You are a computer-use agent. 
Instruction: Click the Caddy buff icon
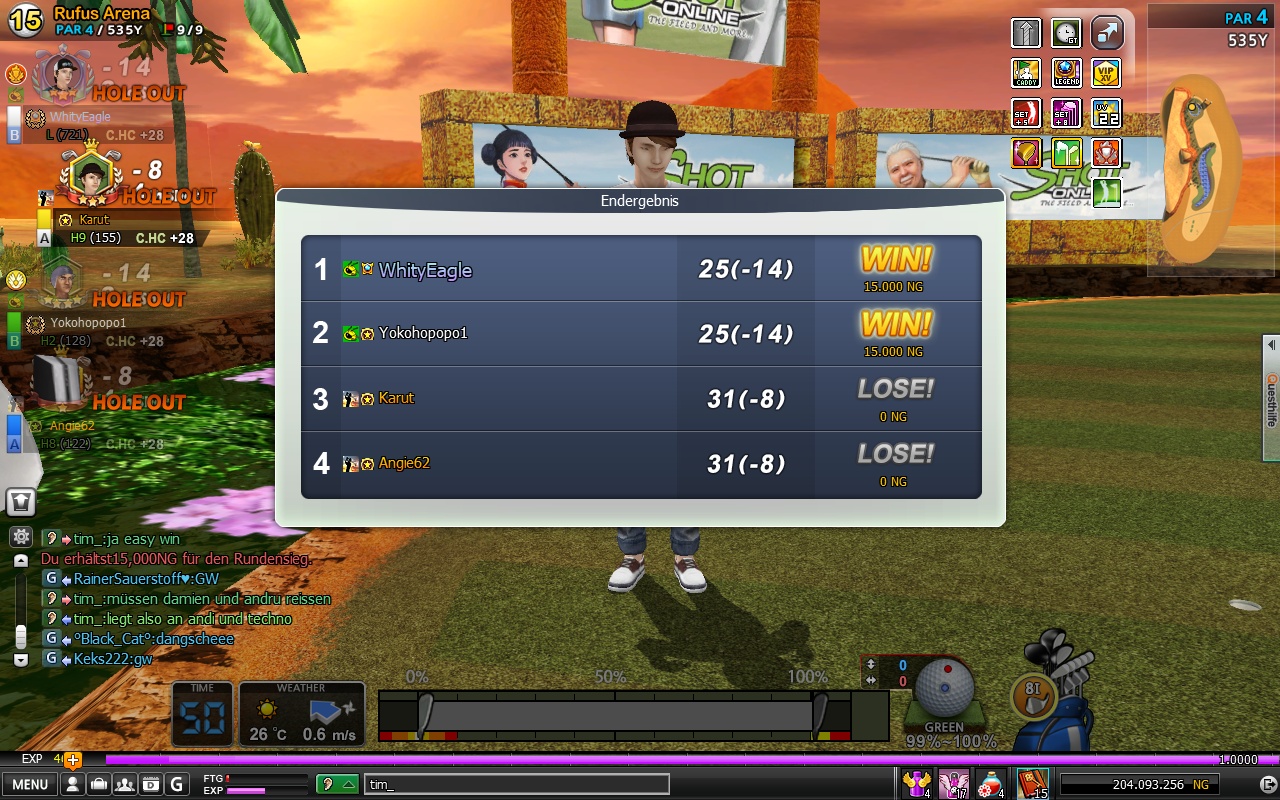(x=1026, y=73)
